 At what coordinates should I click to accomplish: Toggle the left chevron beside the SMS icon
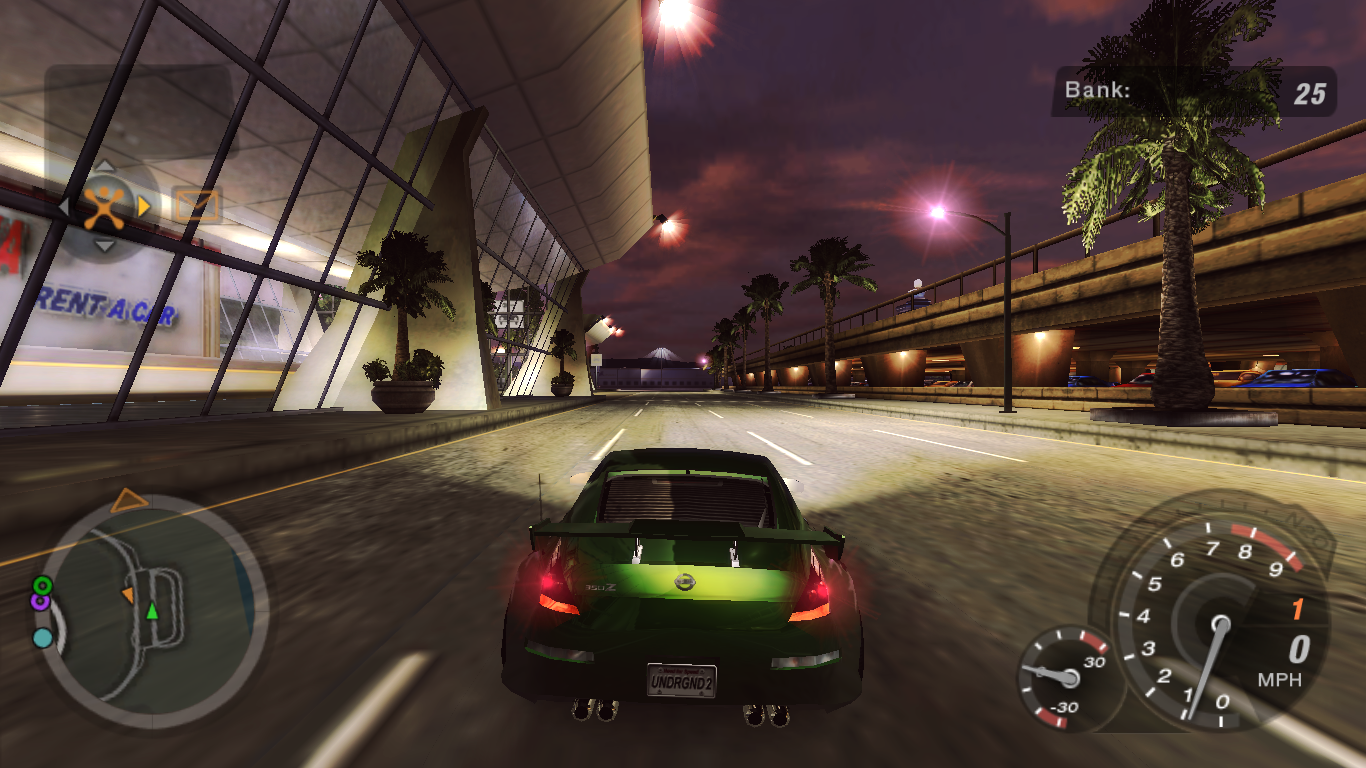click(63, 204)
